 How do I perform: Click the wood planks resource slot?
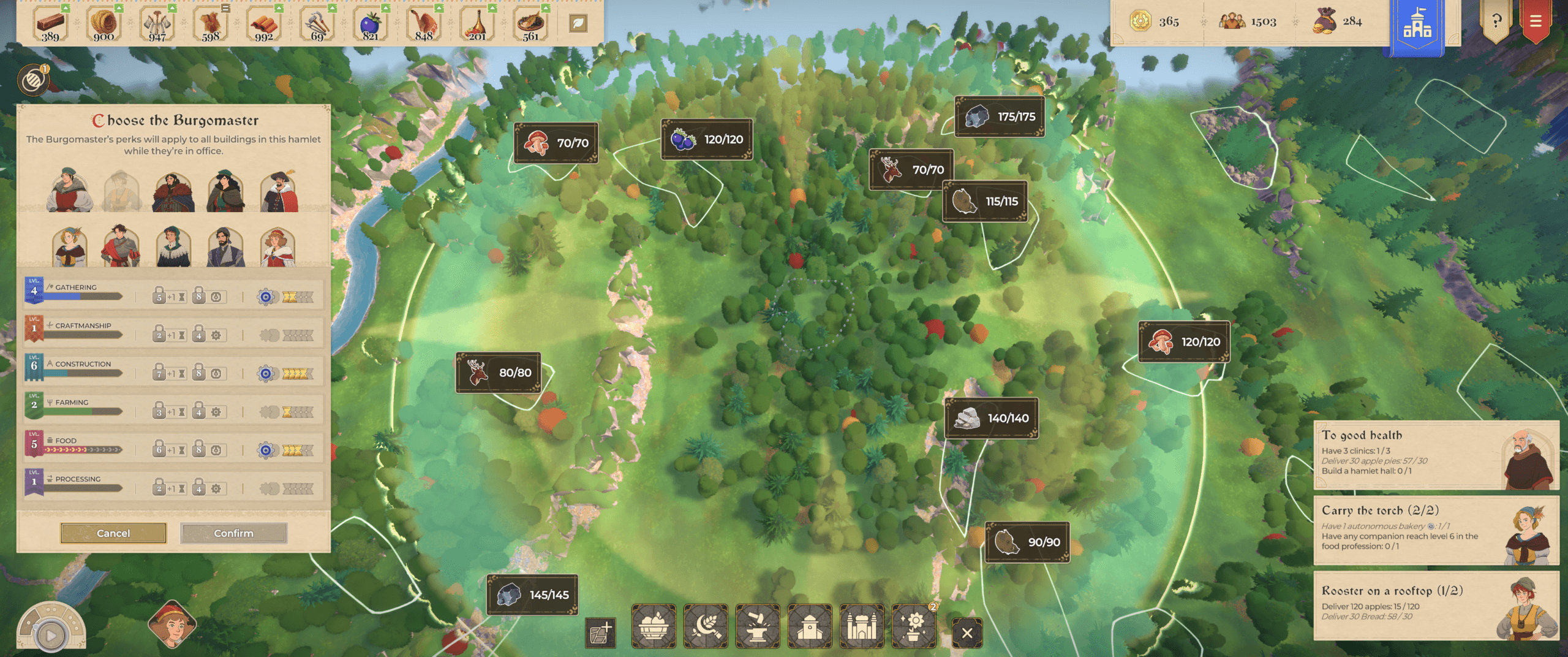pyautogui.click(x=51, y=25)
